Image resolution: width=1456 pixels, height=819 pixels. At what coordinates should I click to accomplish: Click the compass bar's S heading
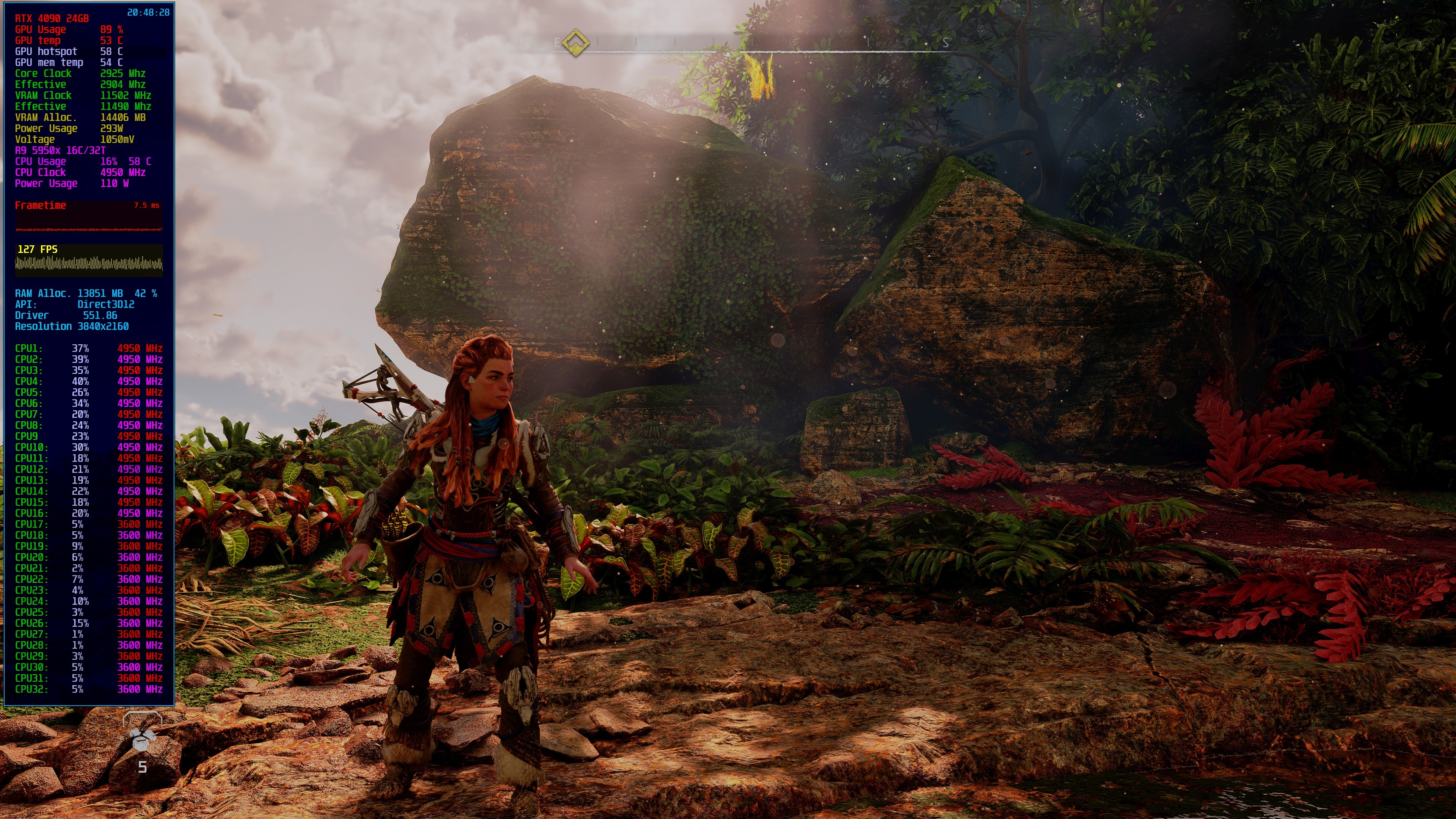(x=945, y=43)
